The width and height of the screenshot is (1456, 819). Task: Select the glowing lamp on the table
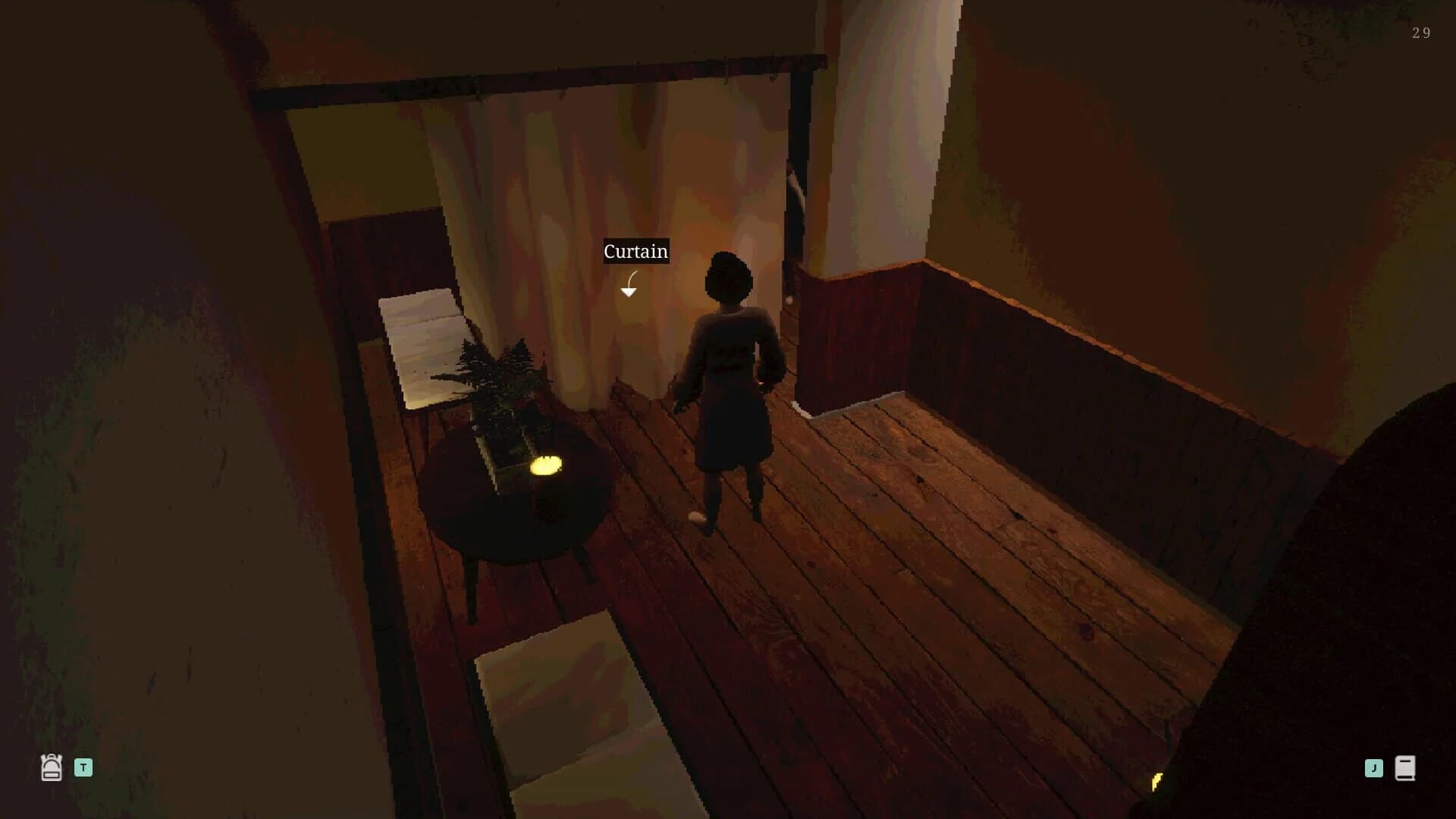click(x=548, y=466)
